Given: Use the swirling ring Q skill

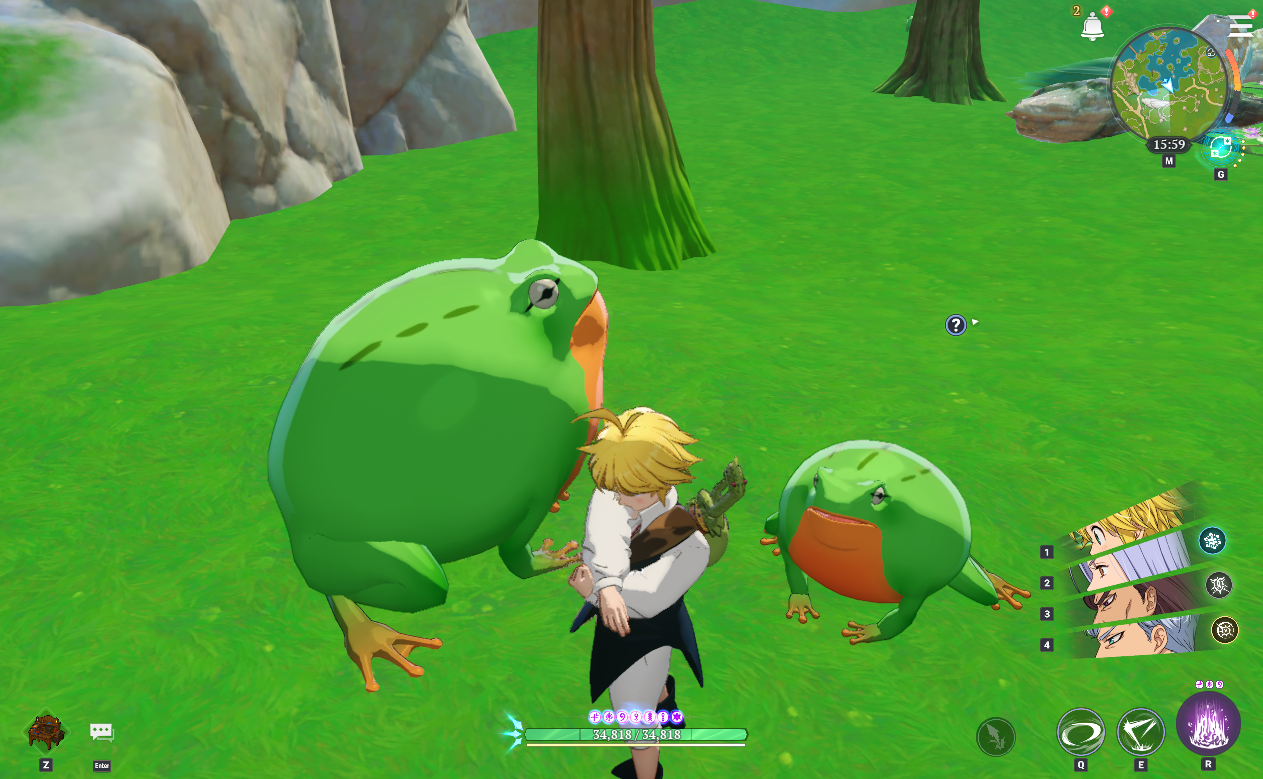Looking at the screenshot, I should pyautogui.click(x=1081, y=732).
